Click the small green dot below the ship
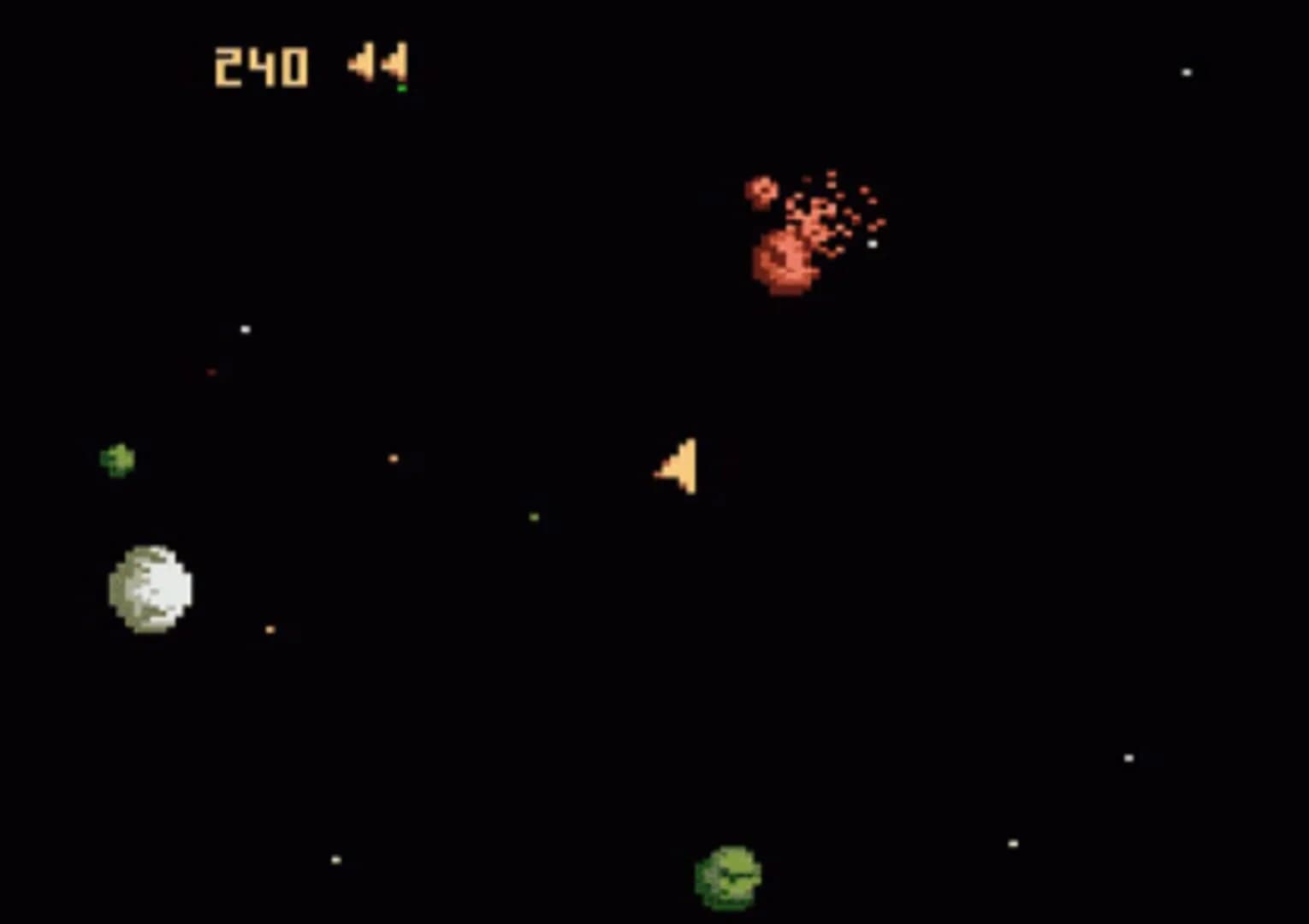The width and height of the screenshot is (1309, 924). click(x=532, y=516)
